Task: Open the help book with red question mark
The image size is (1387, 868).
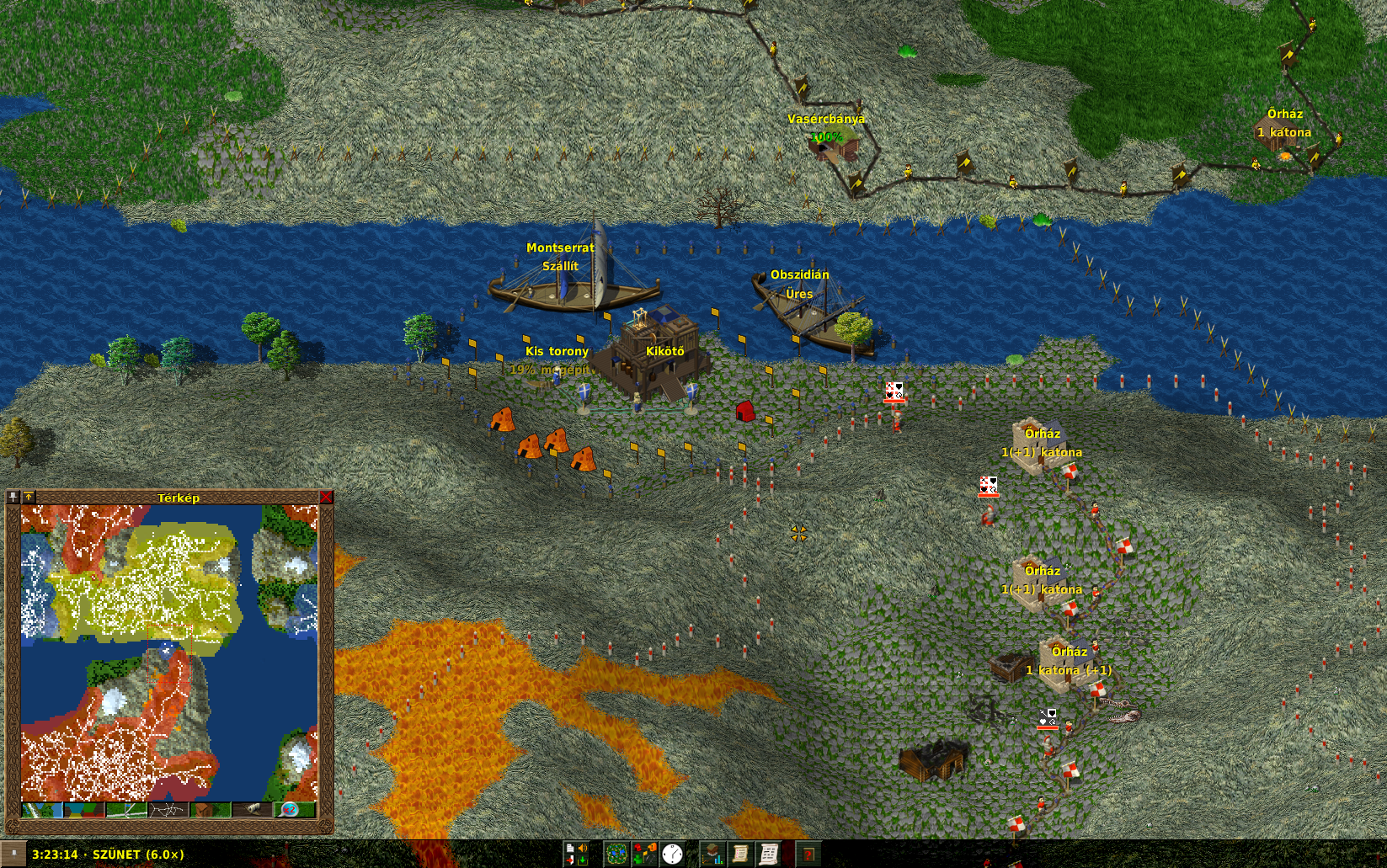Action: (808, 854)
